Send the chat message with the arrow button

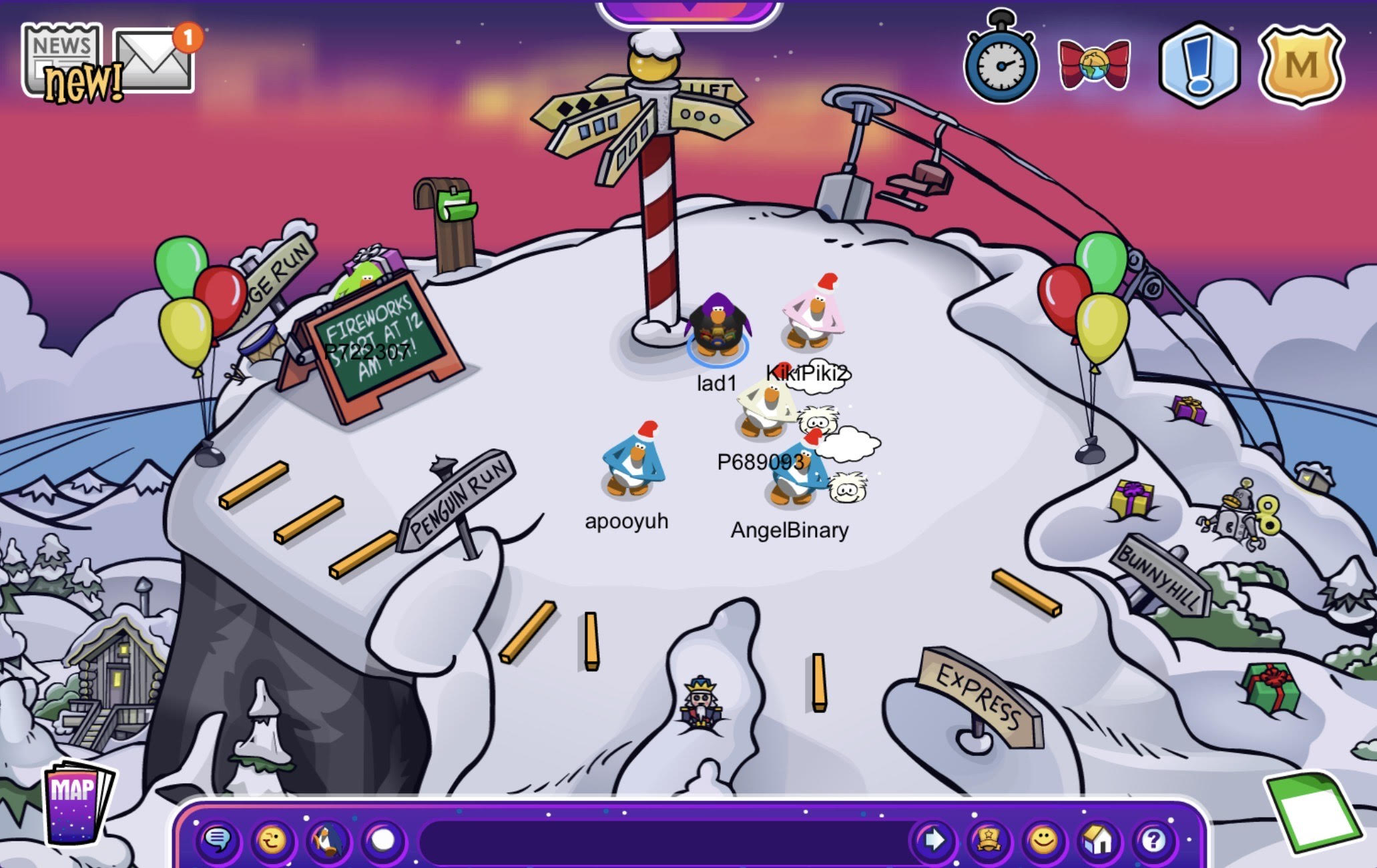pyautogui.click(x=933, y=839)
